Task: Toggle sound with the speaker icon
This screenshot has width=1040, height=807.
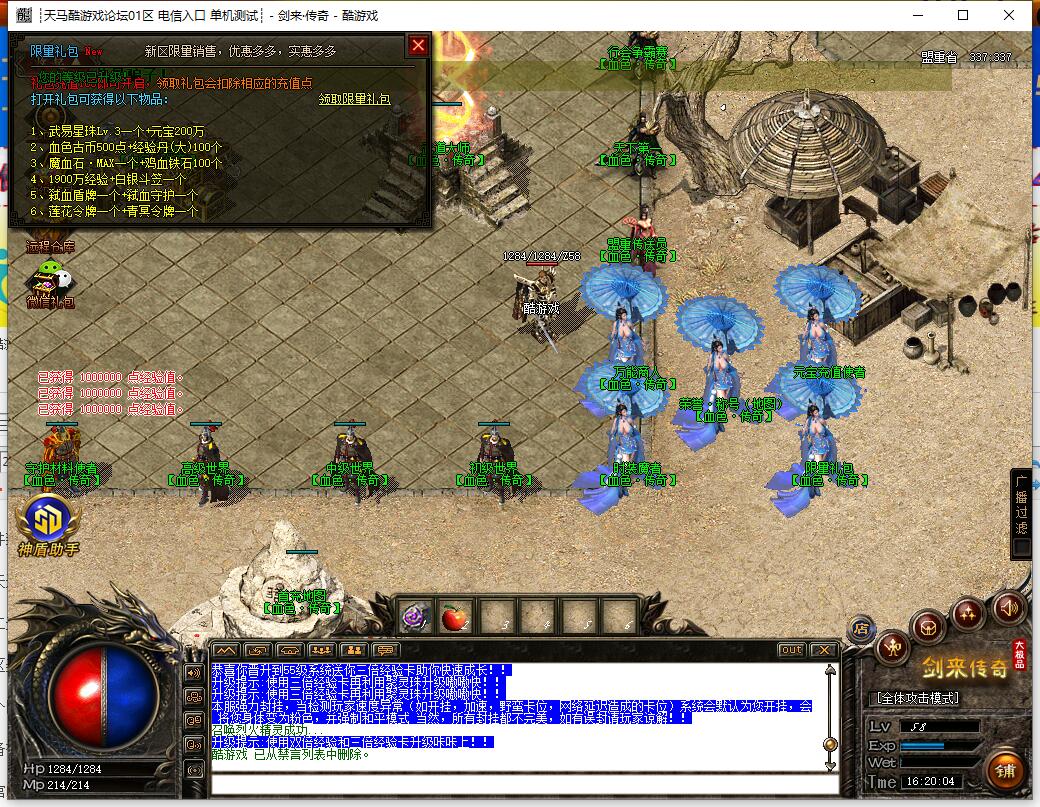Action: coord(1009,606)
